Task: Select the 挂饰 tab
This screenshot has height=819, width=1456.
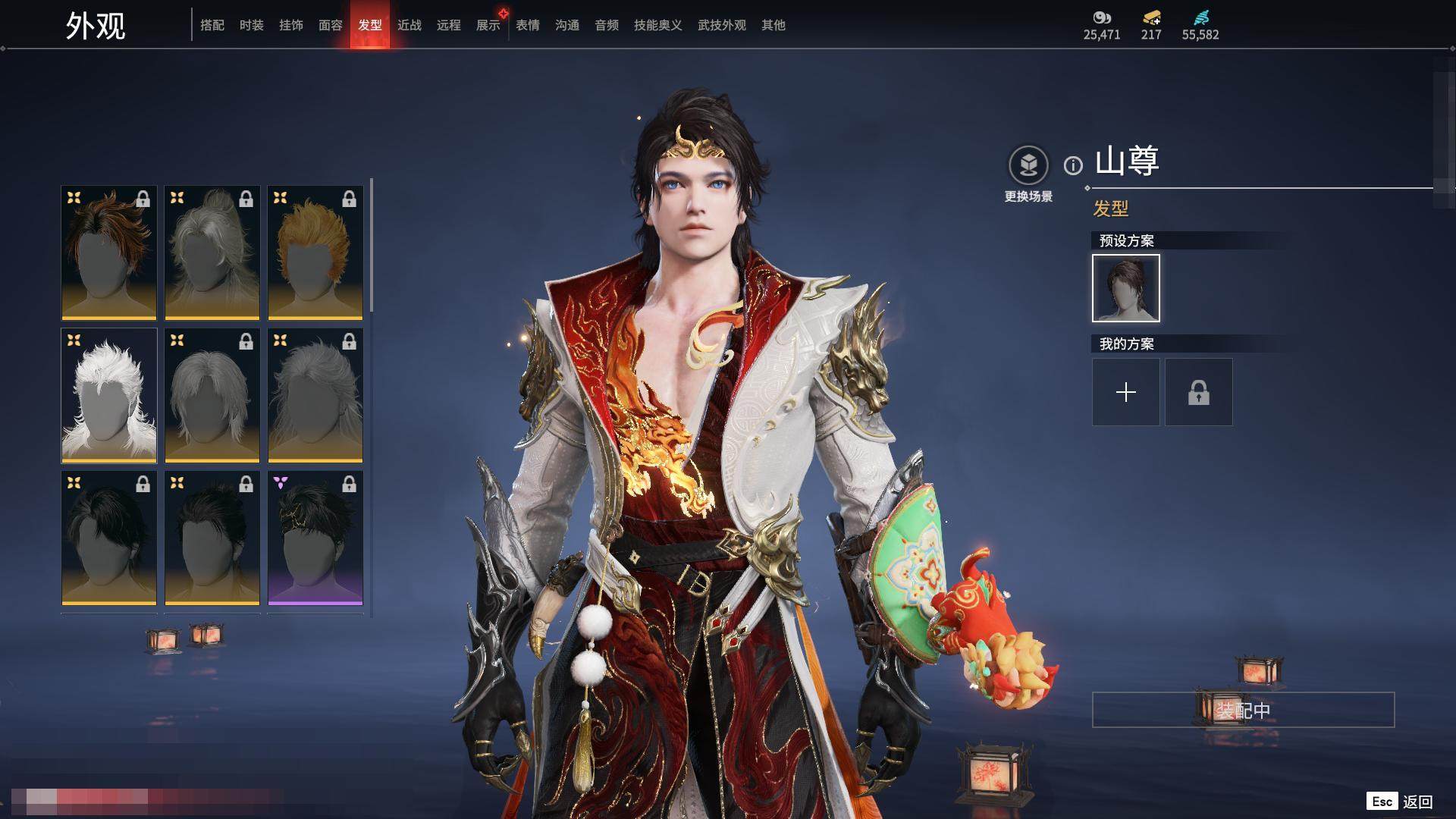Action: (x=291, y=25)
